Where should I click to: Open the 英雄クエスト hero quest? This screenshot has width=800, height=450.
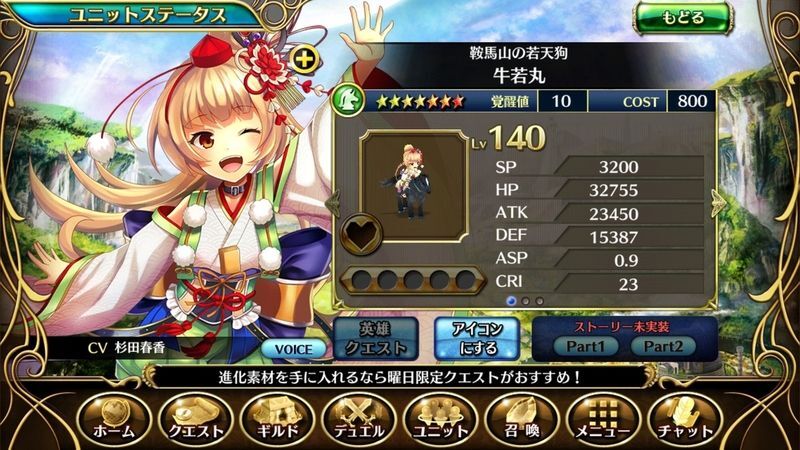[371, 338]
